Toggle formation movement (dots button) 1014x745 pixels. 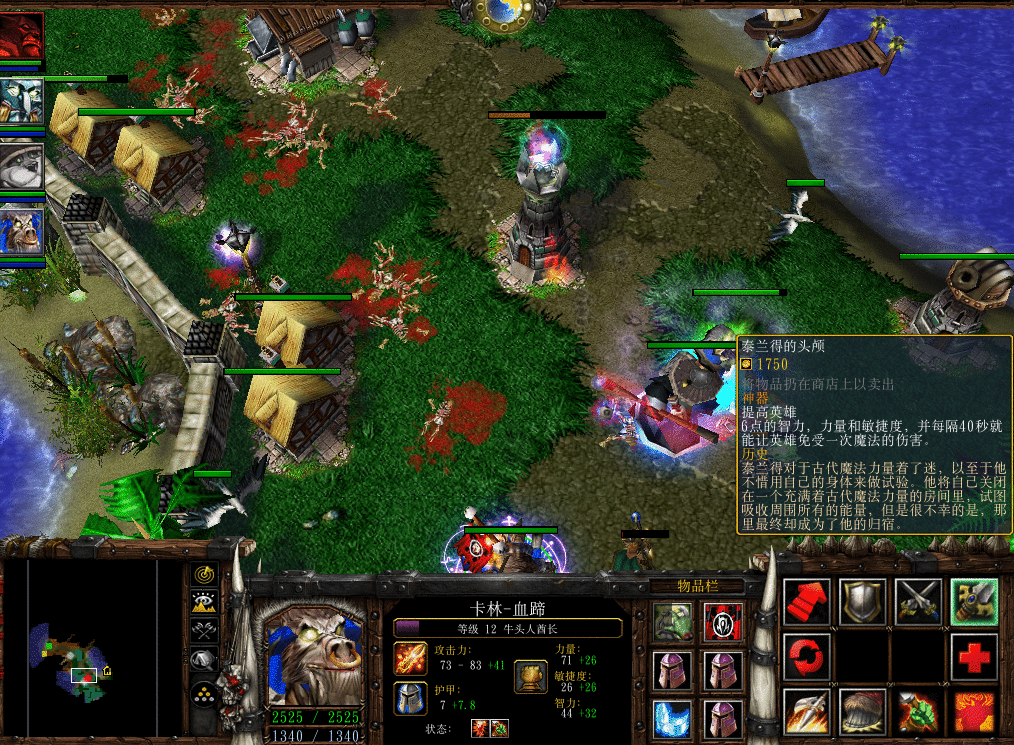(205, 692)
